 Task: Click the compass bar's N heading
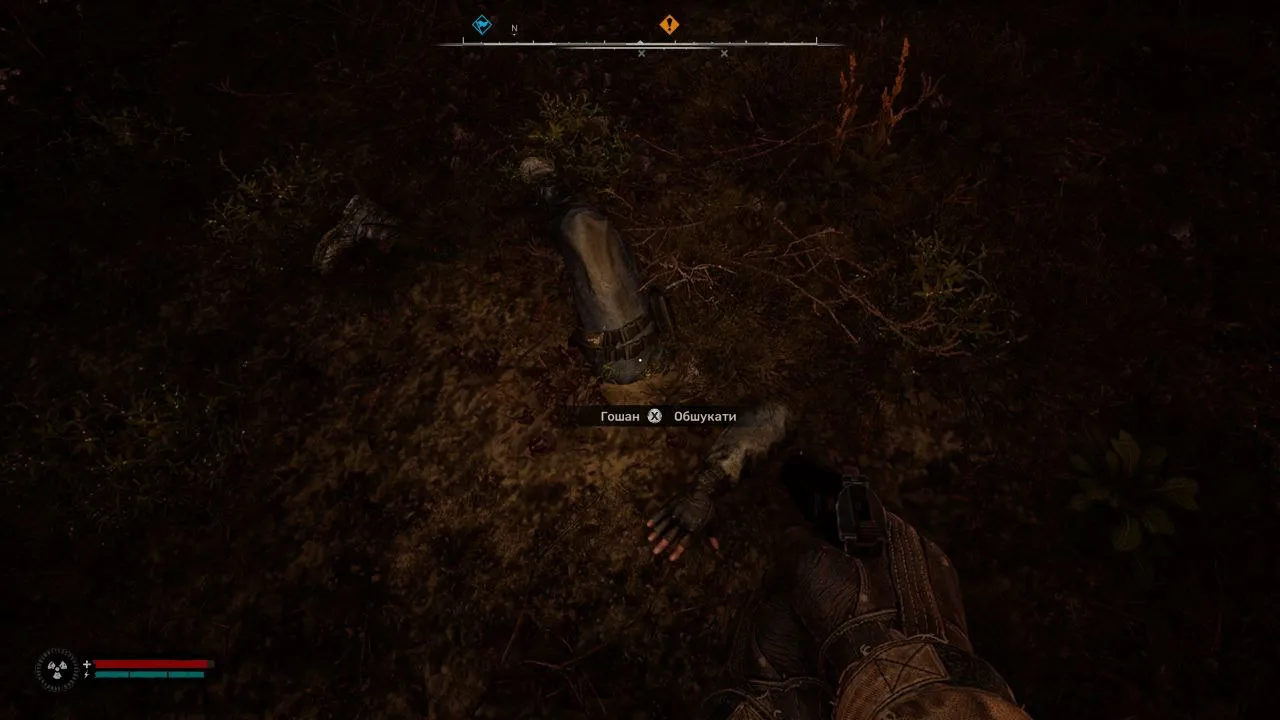click(x=514, y=29)
